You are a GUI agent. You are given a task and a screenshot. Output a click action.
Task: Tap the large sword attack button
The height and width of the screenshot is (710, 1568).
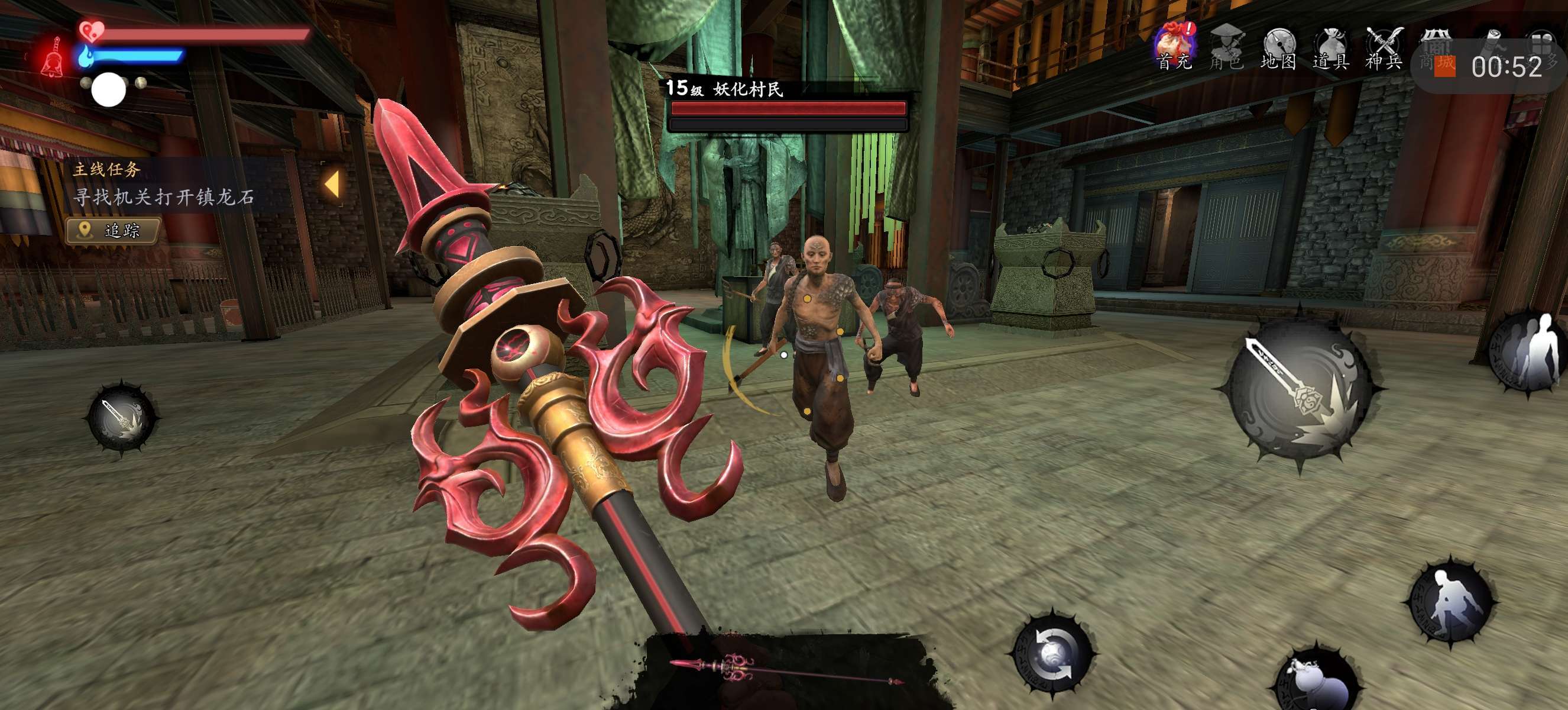1300,390
